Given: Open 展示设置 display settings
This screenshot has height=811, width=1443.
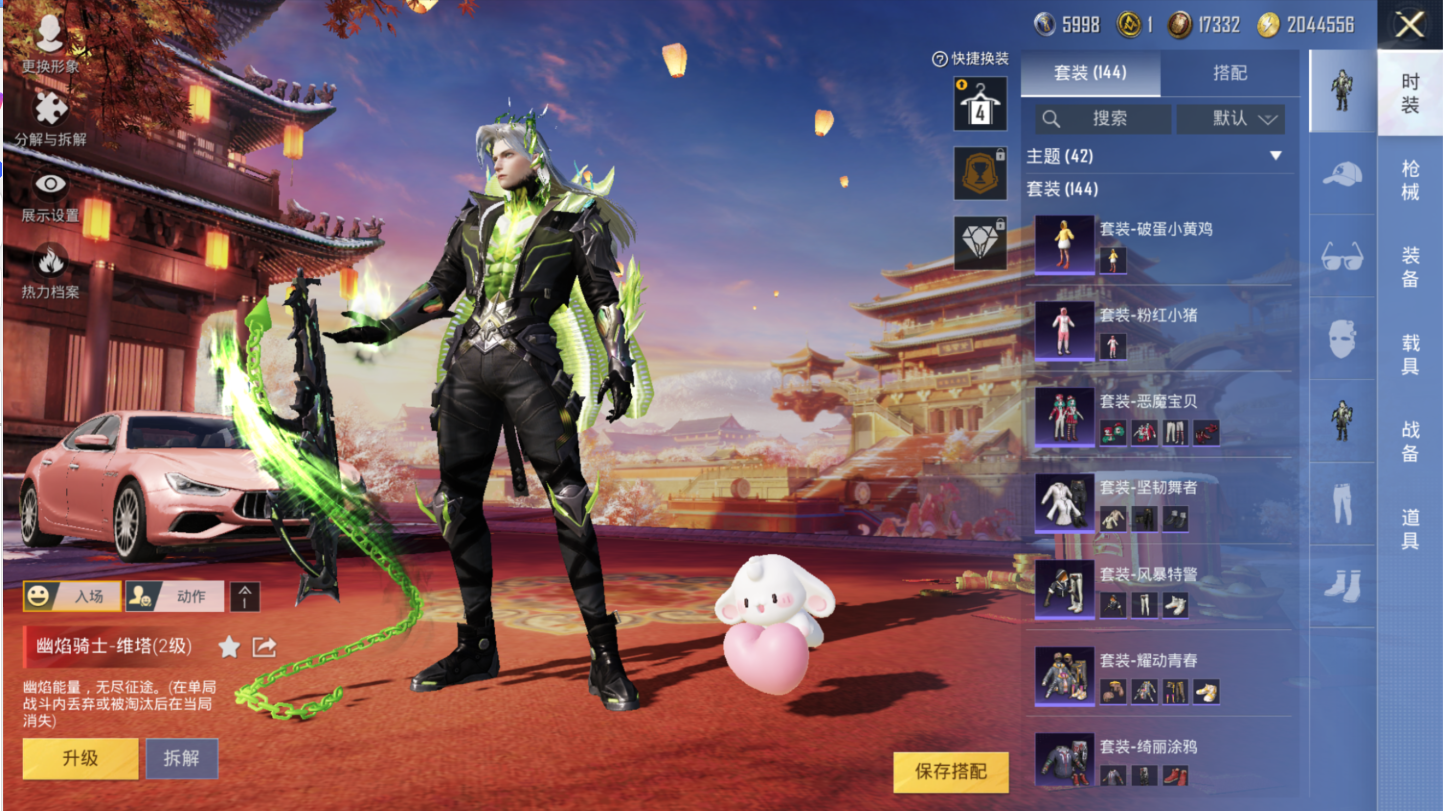Looking at the screenshot, I should (x=50, y=193).
